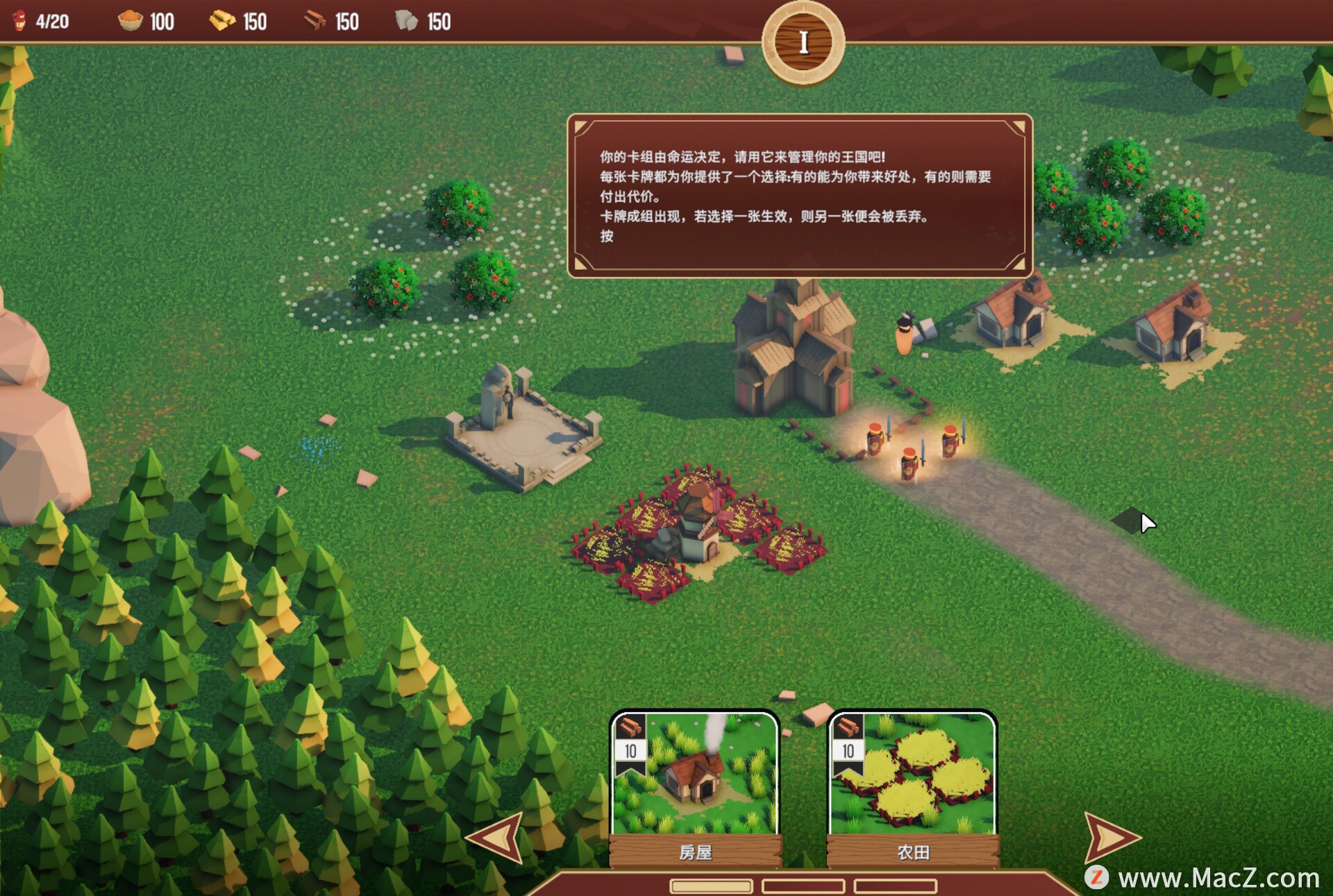This screenshot has width=1333, height=896.
Task: Click the round wooden era emblem
Action: tap(803, 43)
